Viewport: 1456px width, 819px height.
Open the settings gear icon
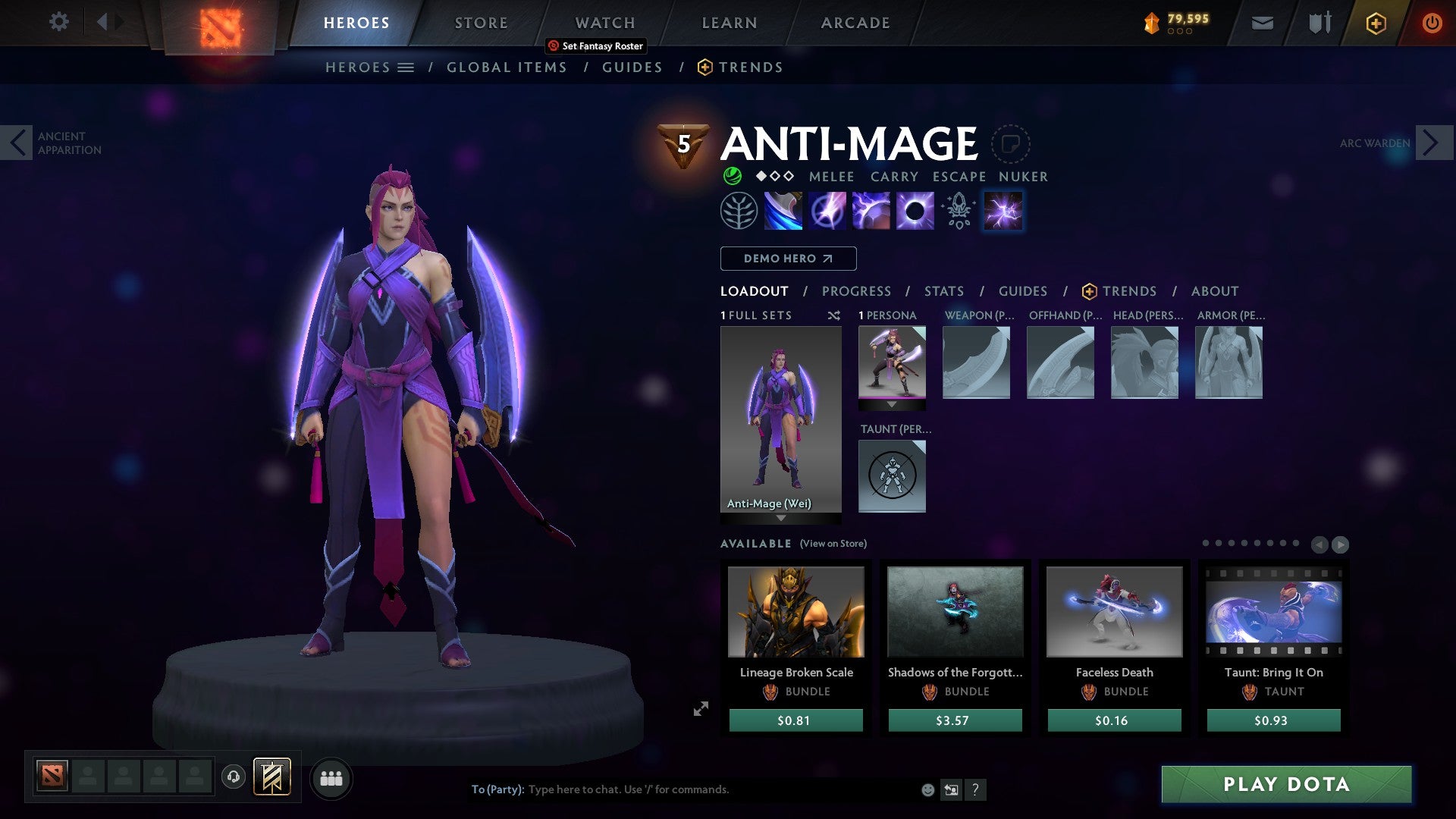(58, 22)
